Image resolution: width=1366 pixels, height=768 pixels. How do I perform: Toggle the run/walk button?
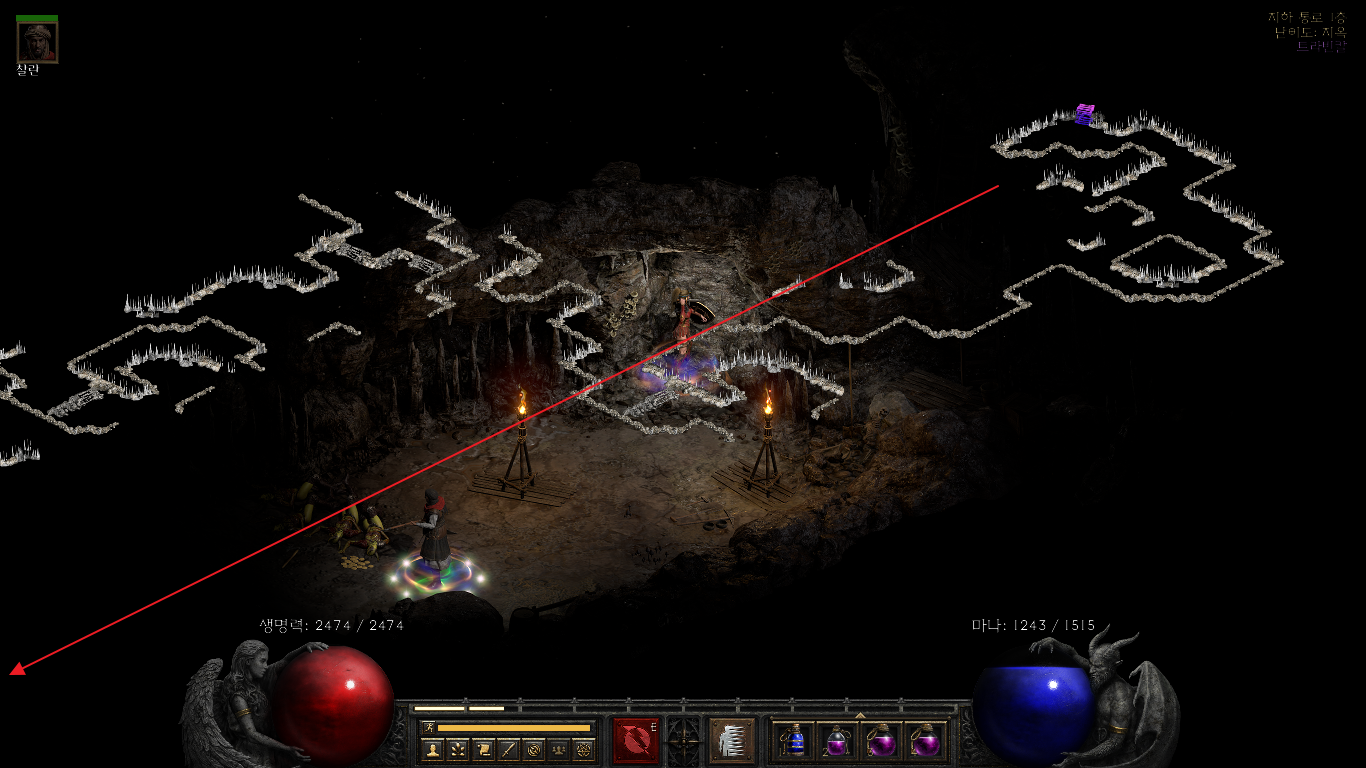[428, 727]
